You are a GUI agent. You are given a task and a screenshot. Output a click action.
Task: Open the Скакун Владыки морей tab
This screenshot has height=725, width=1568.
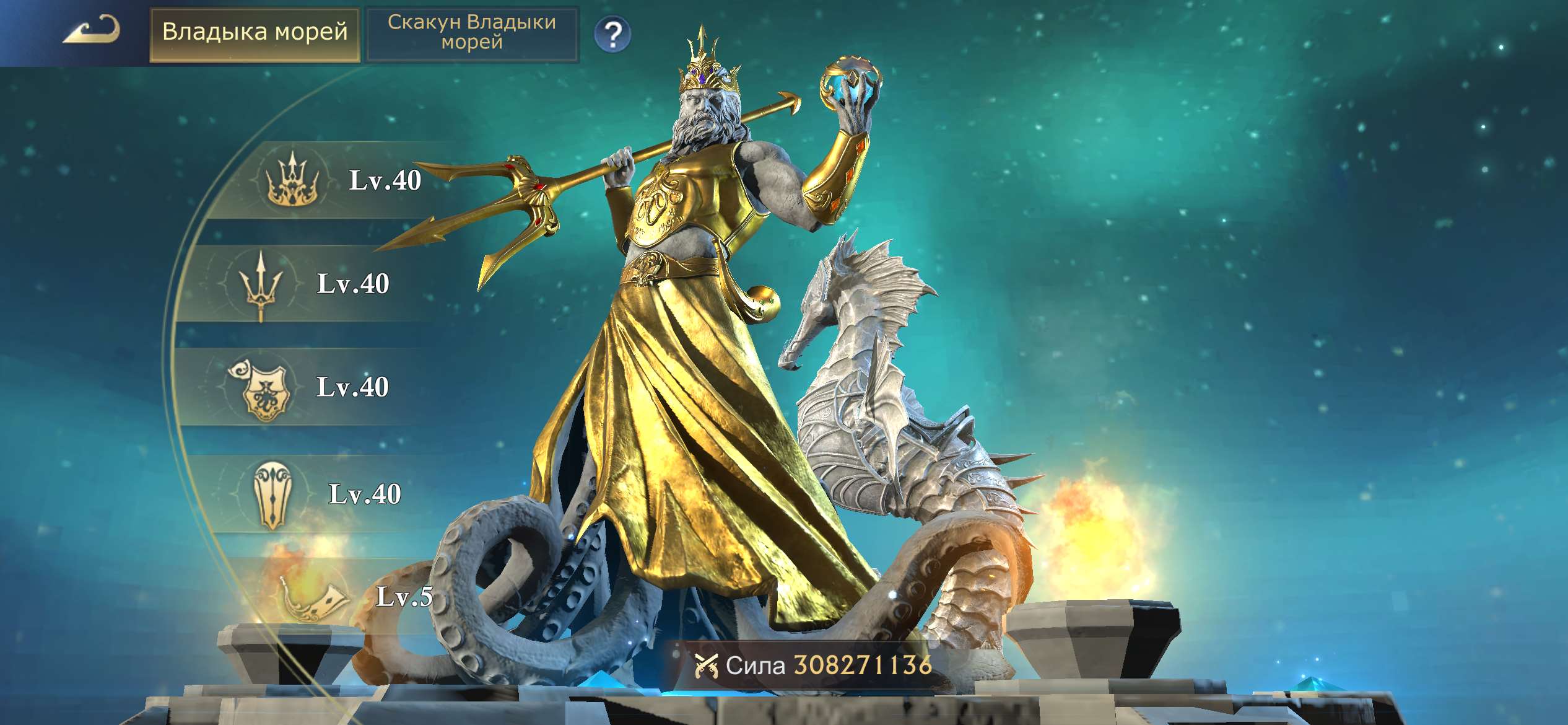tap(473, 34)
